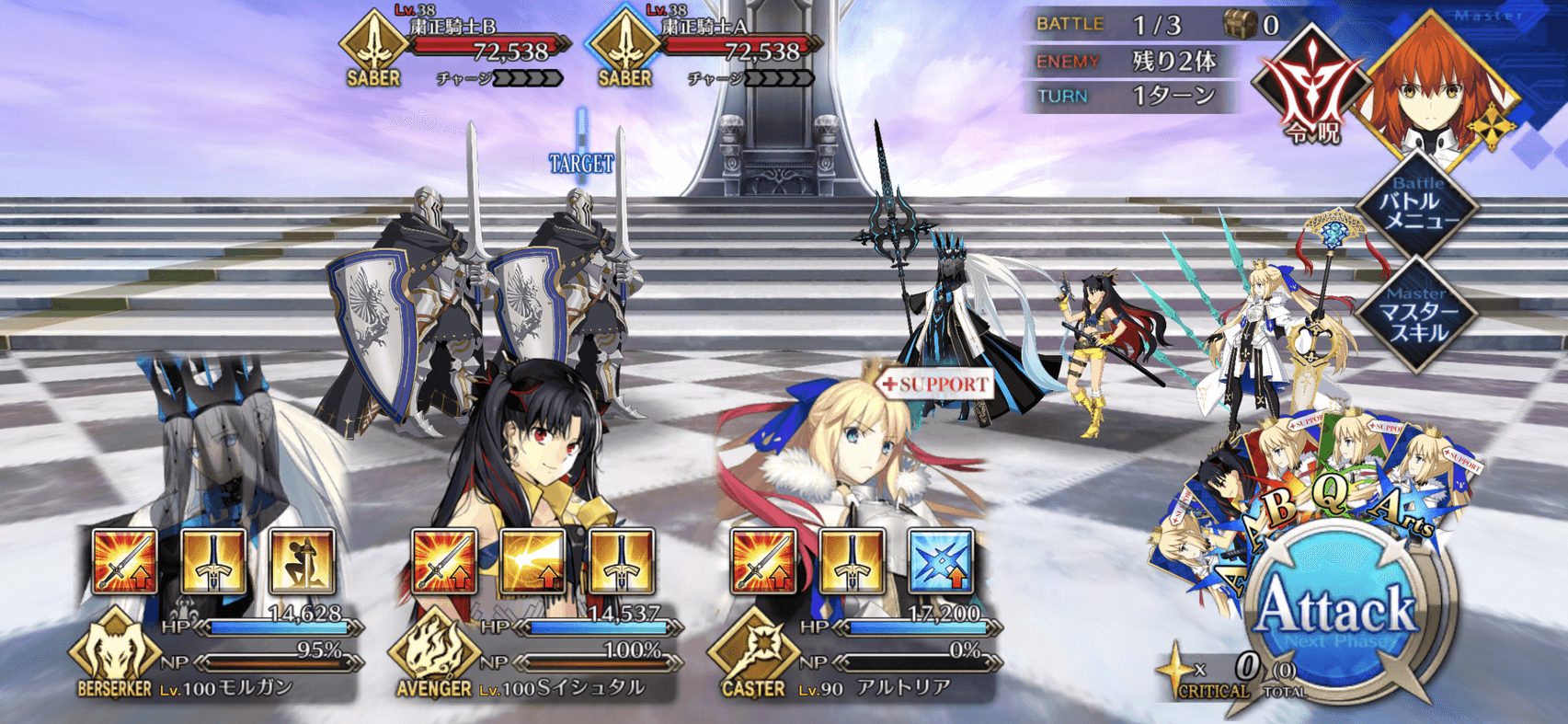Use S Ishtar's sword with red arrow skill

pyautogui.click(x=445, y=561)
